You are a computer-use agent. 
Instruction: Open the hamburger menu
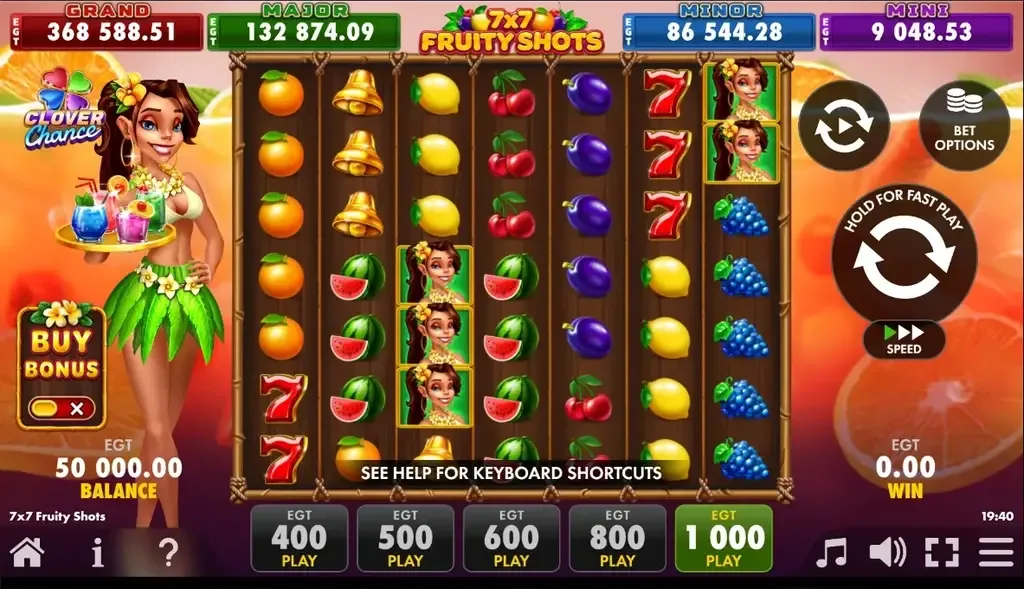pos(996,552)
